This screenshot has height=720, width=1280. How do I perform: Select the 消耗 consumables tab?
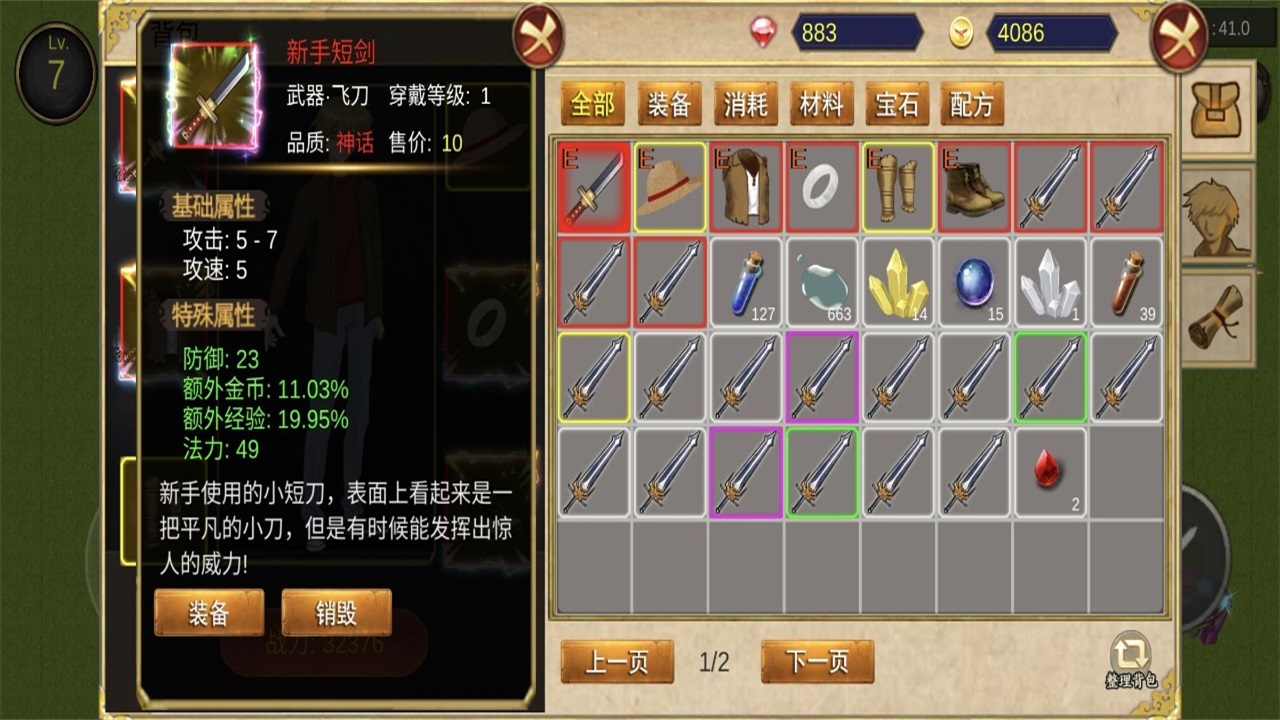pos(745,104)
